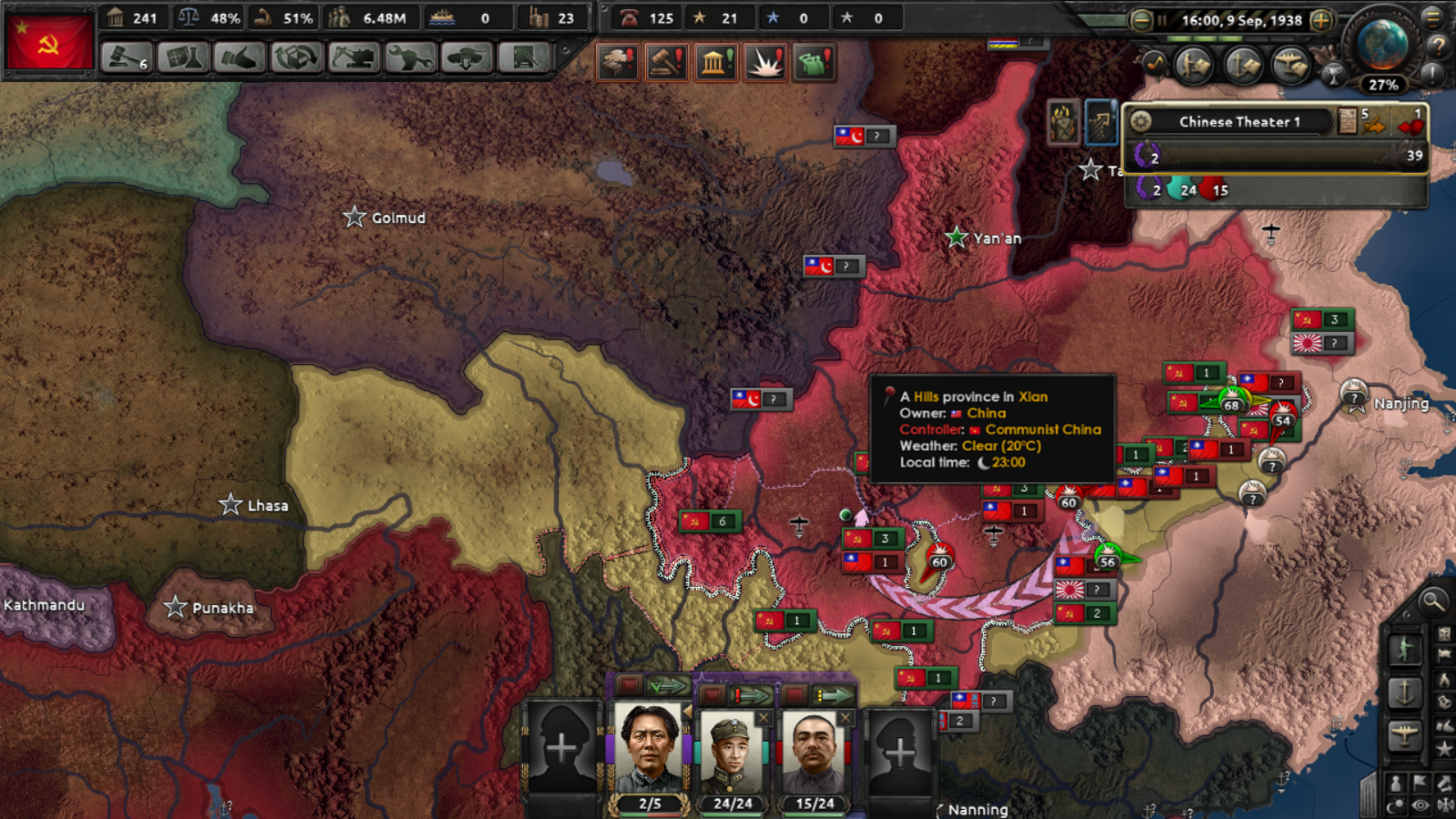The image size is (1456, 819).
Task: Pause the game with the pause button
Action: click(1162, 20)
